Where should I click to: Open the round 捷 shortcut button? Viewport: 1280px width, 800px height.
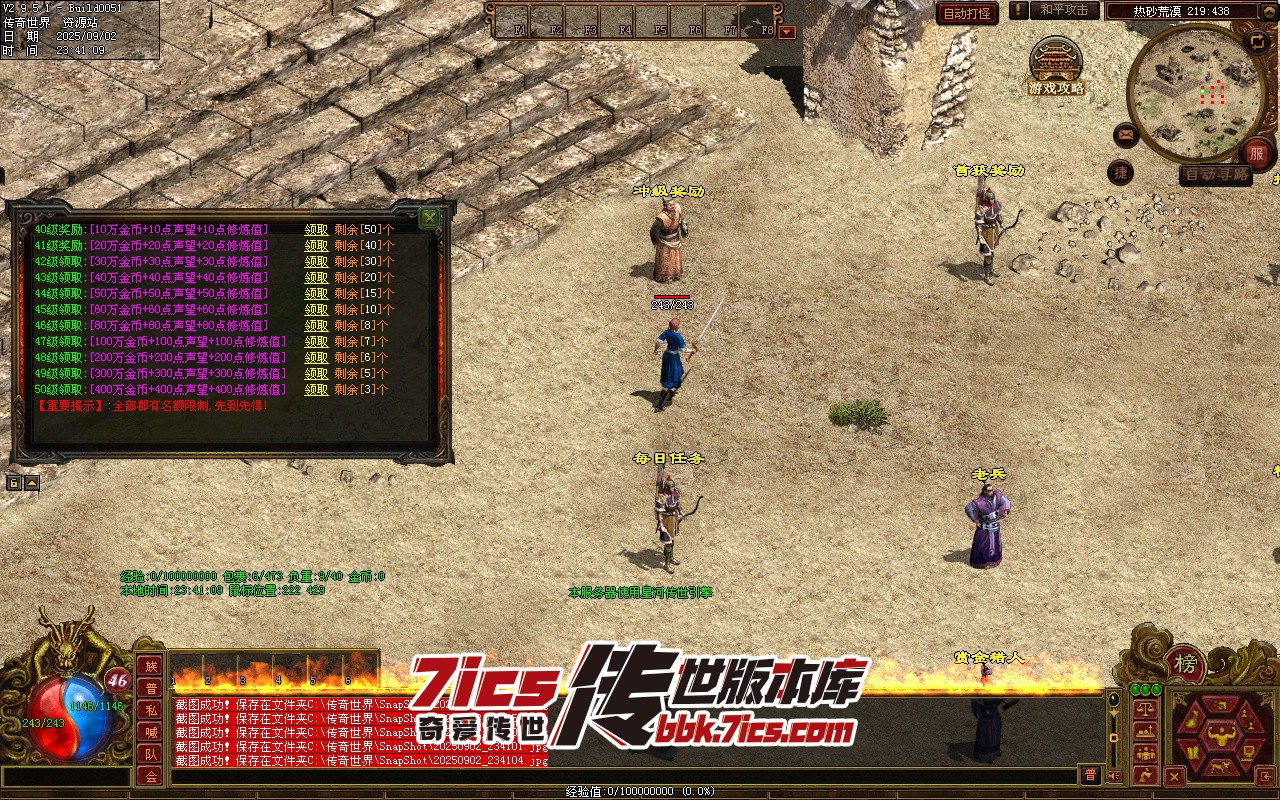tap(1121, 172)
